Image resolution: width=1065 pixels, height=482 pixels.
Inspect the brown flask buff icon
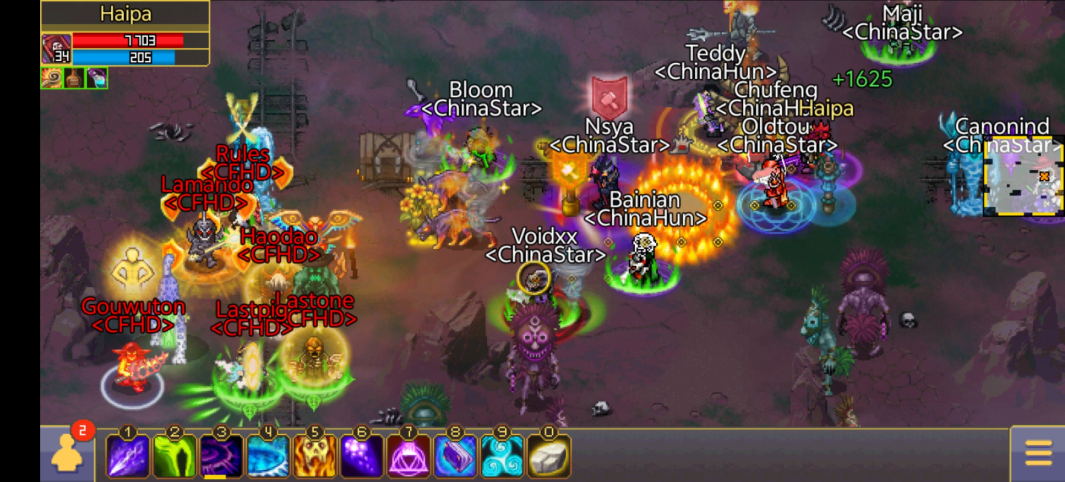[x=74, y=78]
